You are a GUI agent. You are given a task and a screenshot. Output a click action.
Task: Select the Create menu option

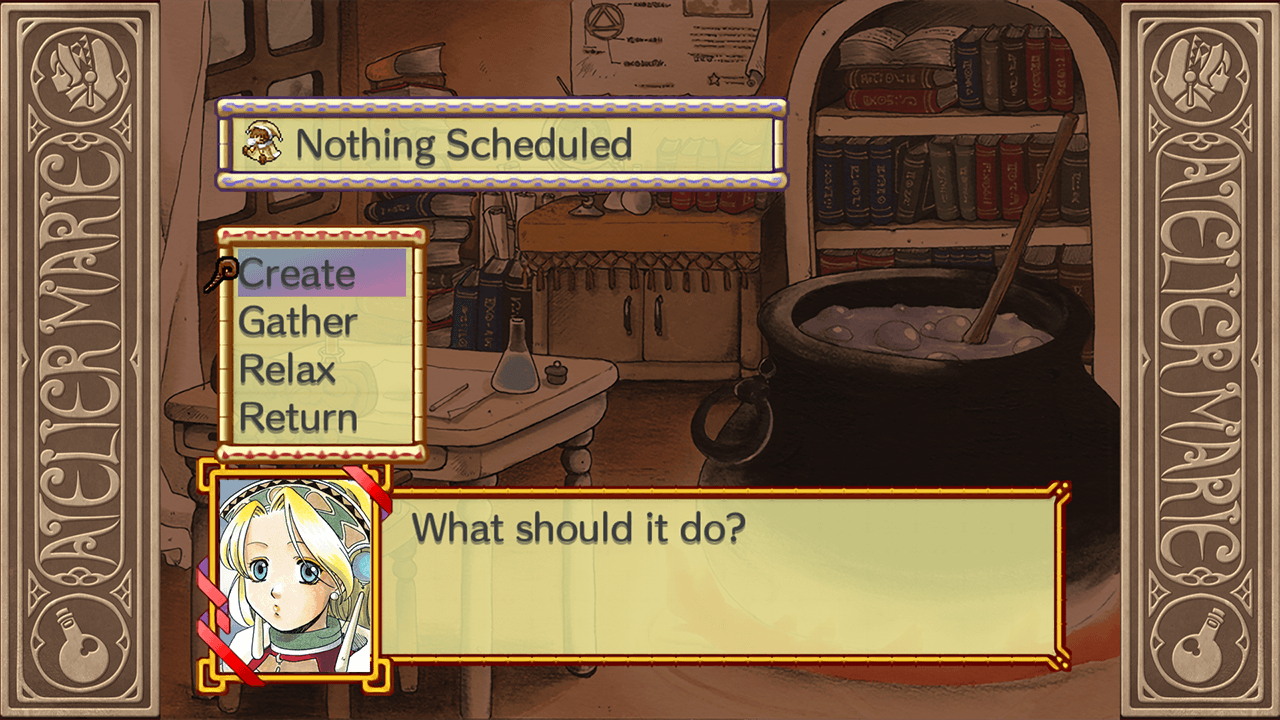pos(298,274)
